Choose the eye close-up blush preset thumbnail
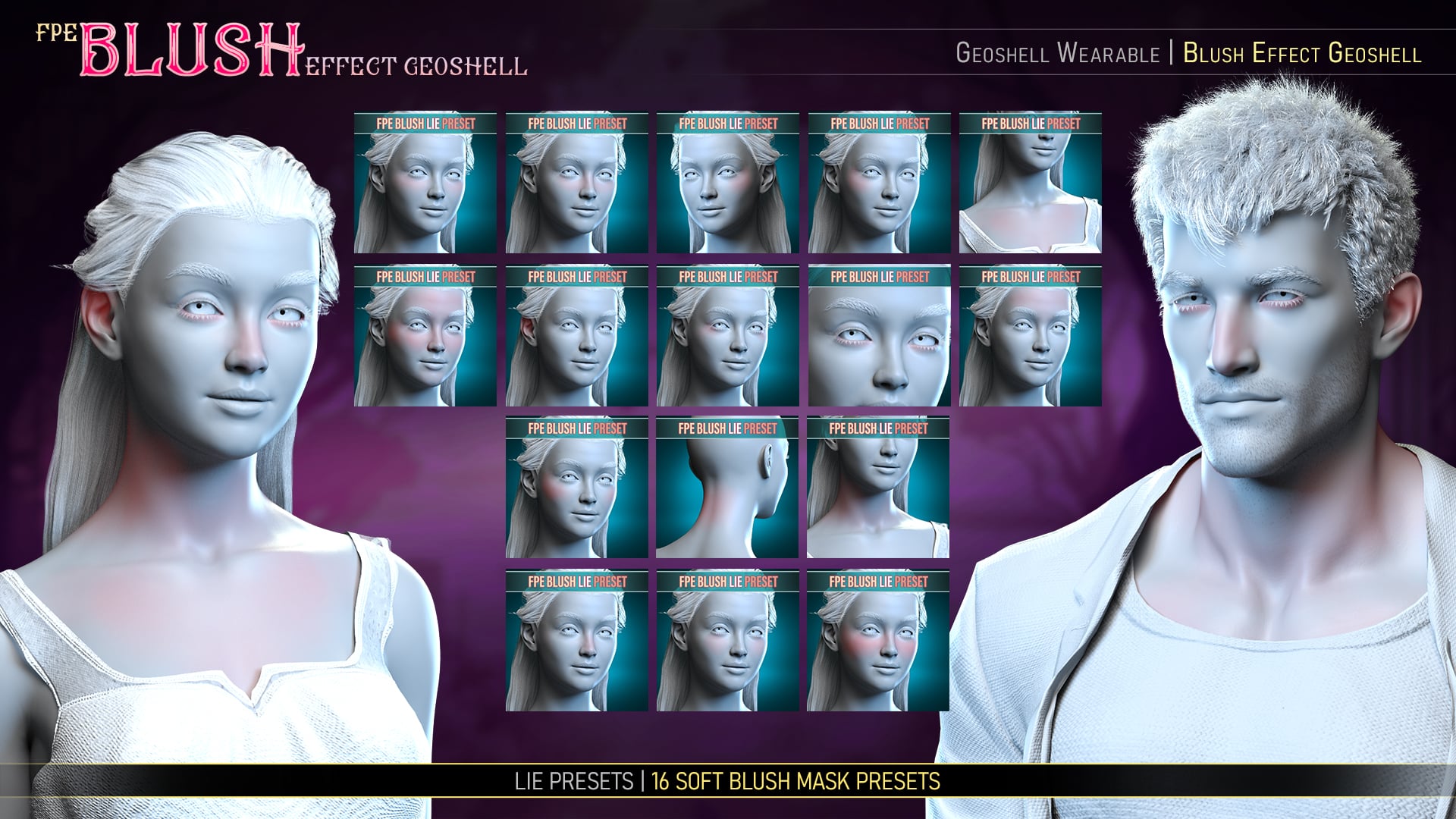Viewport: 1456px width, 819px height. 879,336
